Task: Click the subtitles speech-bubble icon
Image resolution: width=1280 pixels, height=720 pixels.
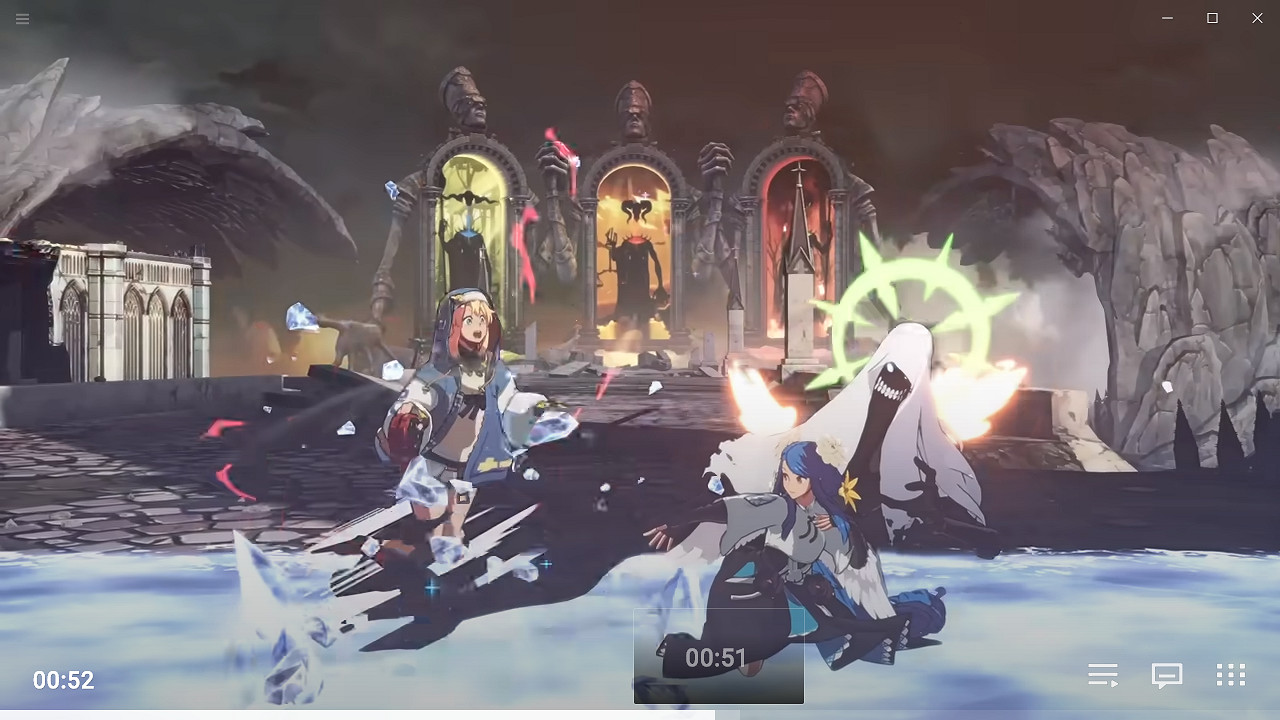Action: click(1166, 675)
